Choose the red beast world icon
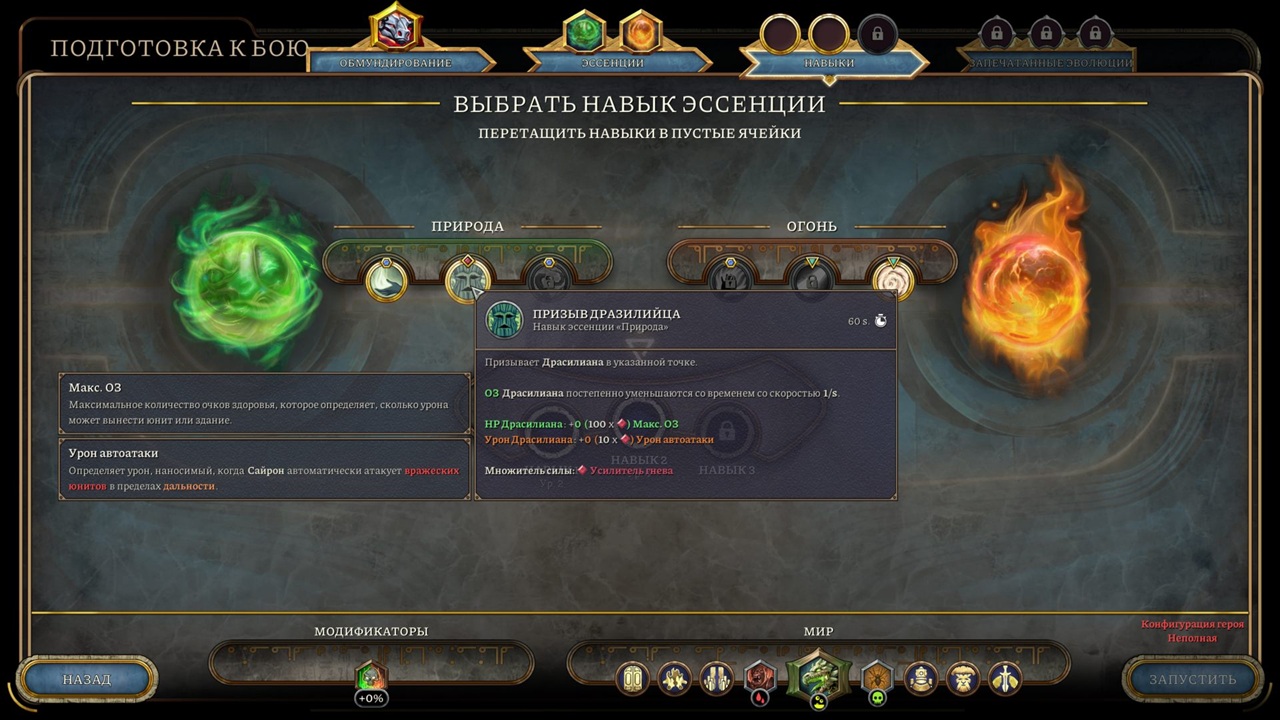The width and height of the screenshot is (1280, 720). tap(761, 678)
